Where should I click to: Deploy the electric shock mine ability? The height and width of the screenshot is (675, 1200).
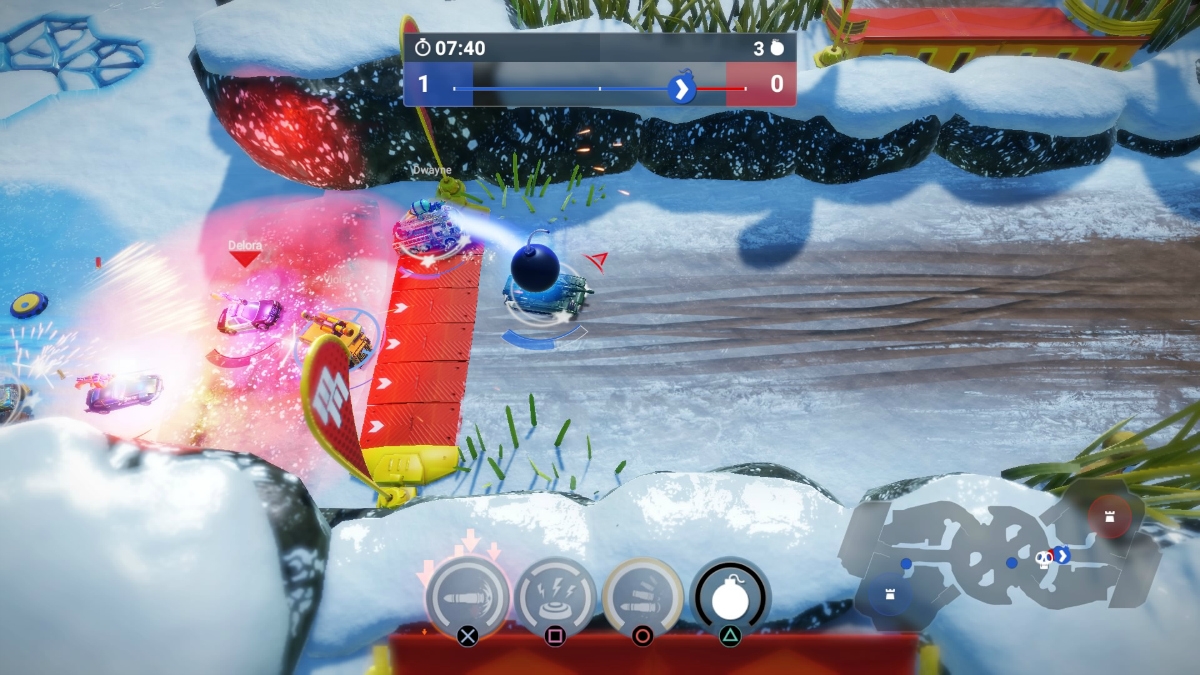555,597
